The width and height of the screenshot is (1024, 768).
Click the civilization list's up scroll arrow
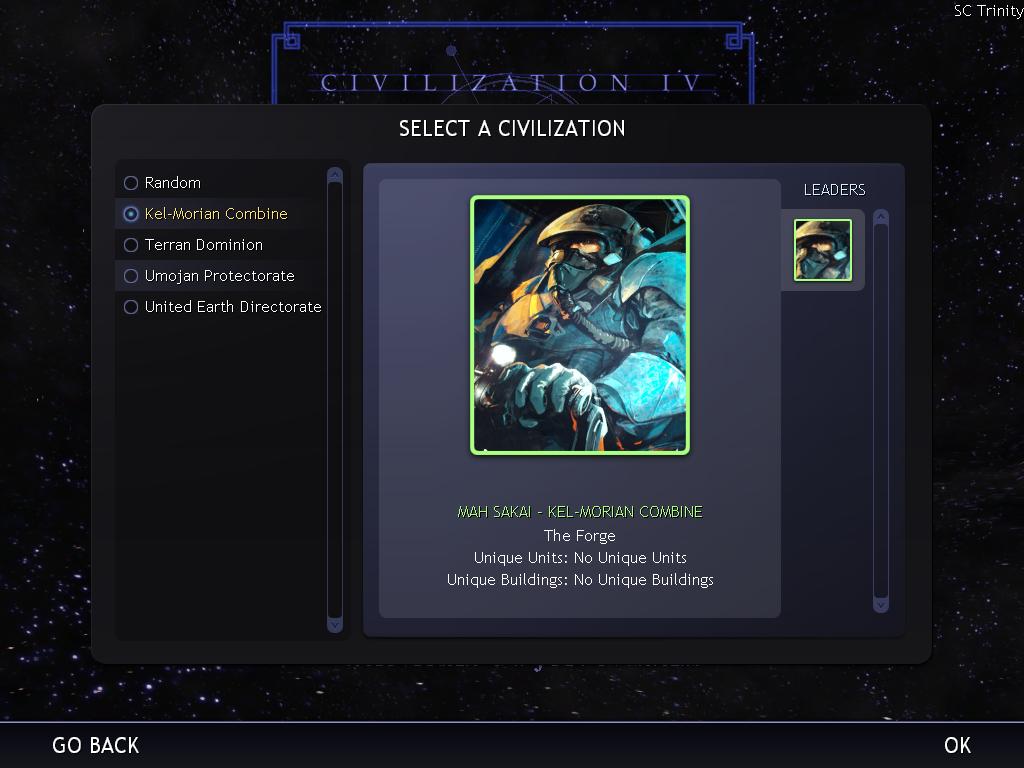335,175
